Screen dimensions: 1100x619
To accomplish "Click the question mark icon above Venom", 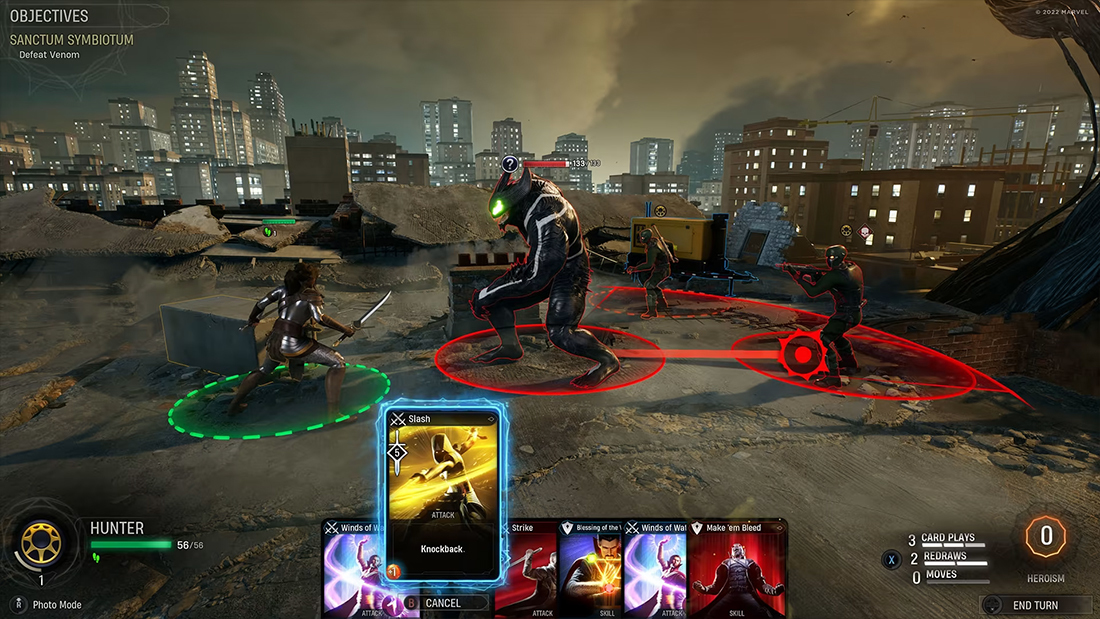I will [x=510, y=163].
